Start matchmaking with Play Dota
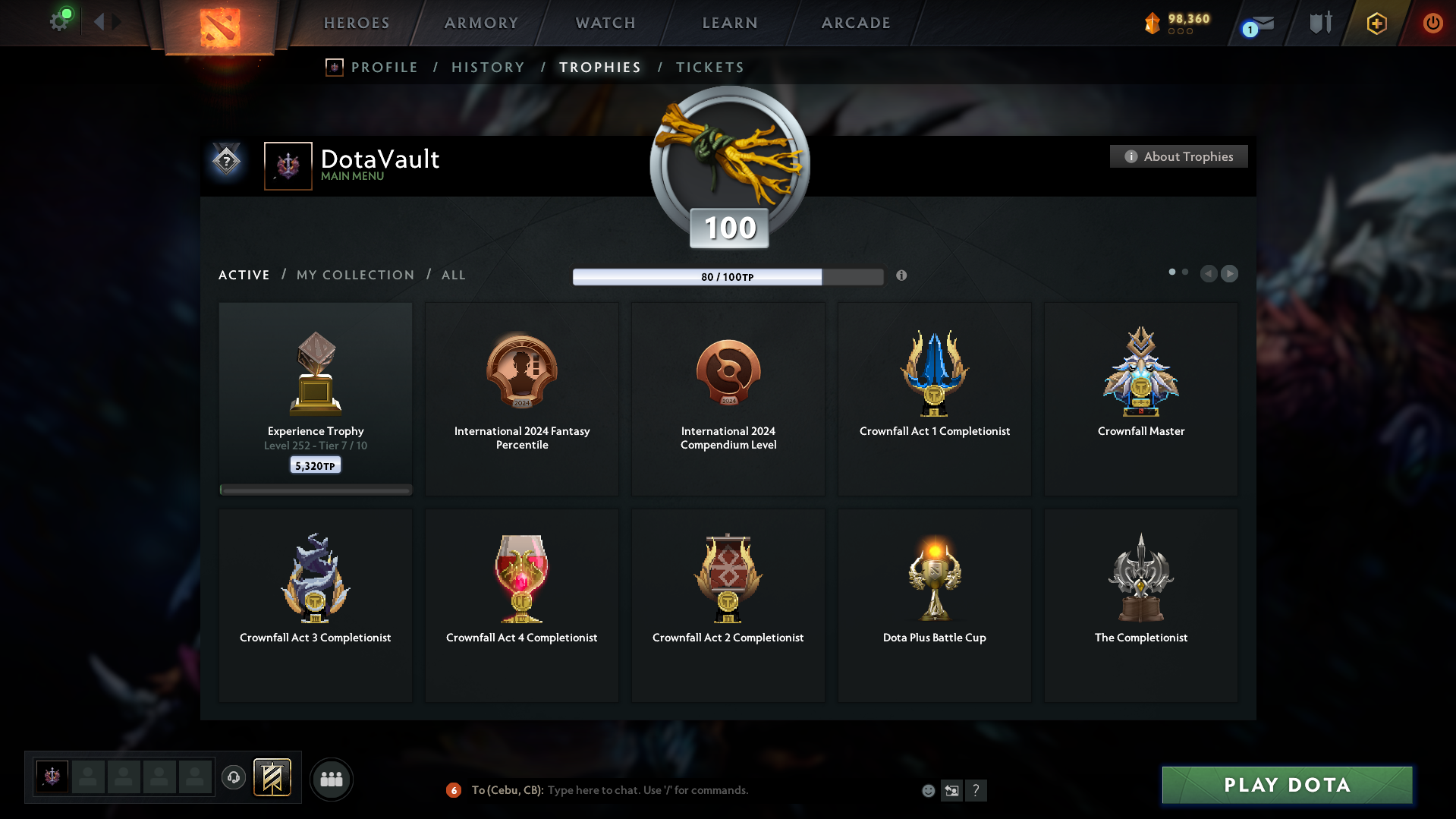Screen dimensions: 1456x819 click(x=1287, y=785)
